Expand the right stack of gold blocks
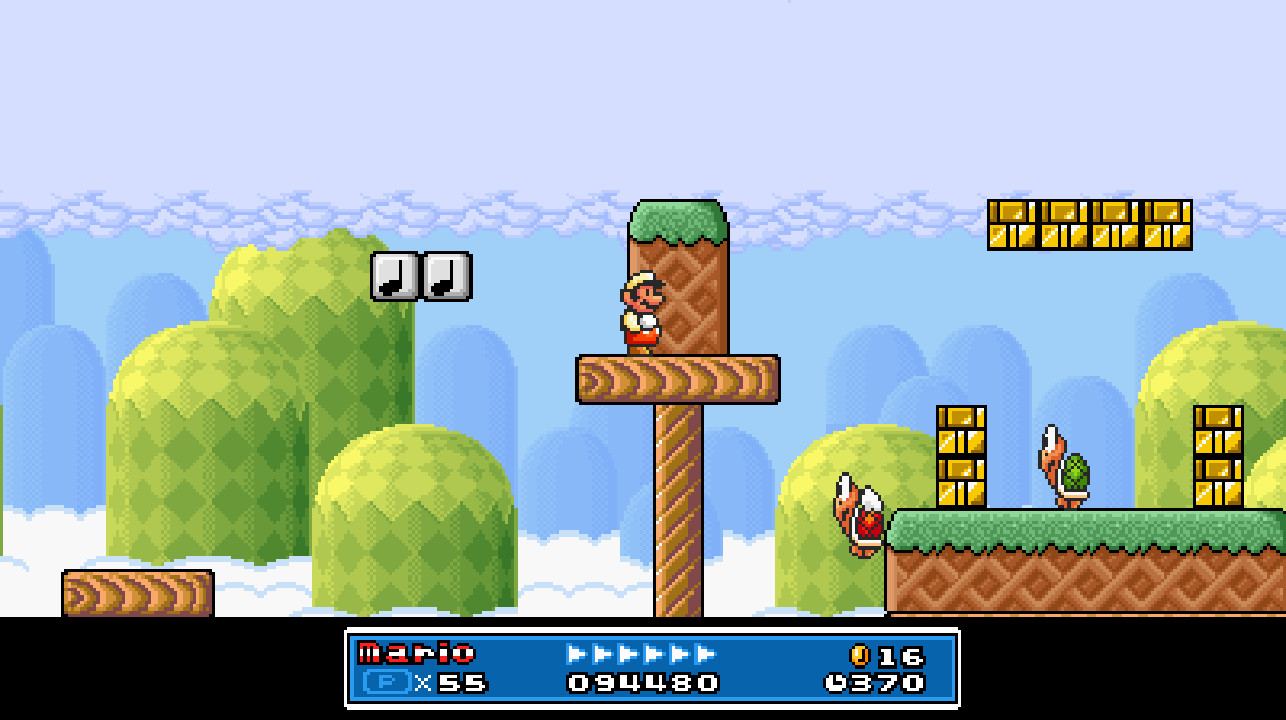Screen dimensions: 1286x720 pyautogui.click(x=1219, y=455)
